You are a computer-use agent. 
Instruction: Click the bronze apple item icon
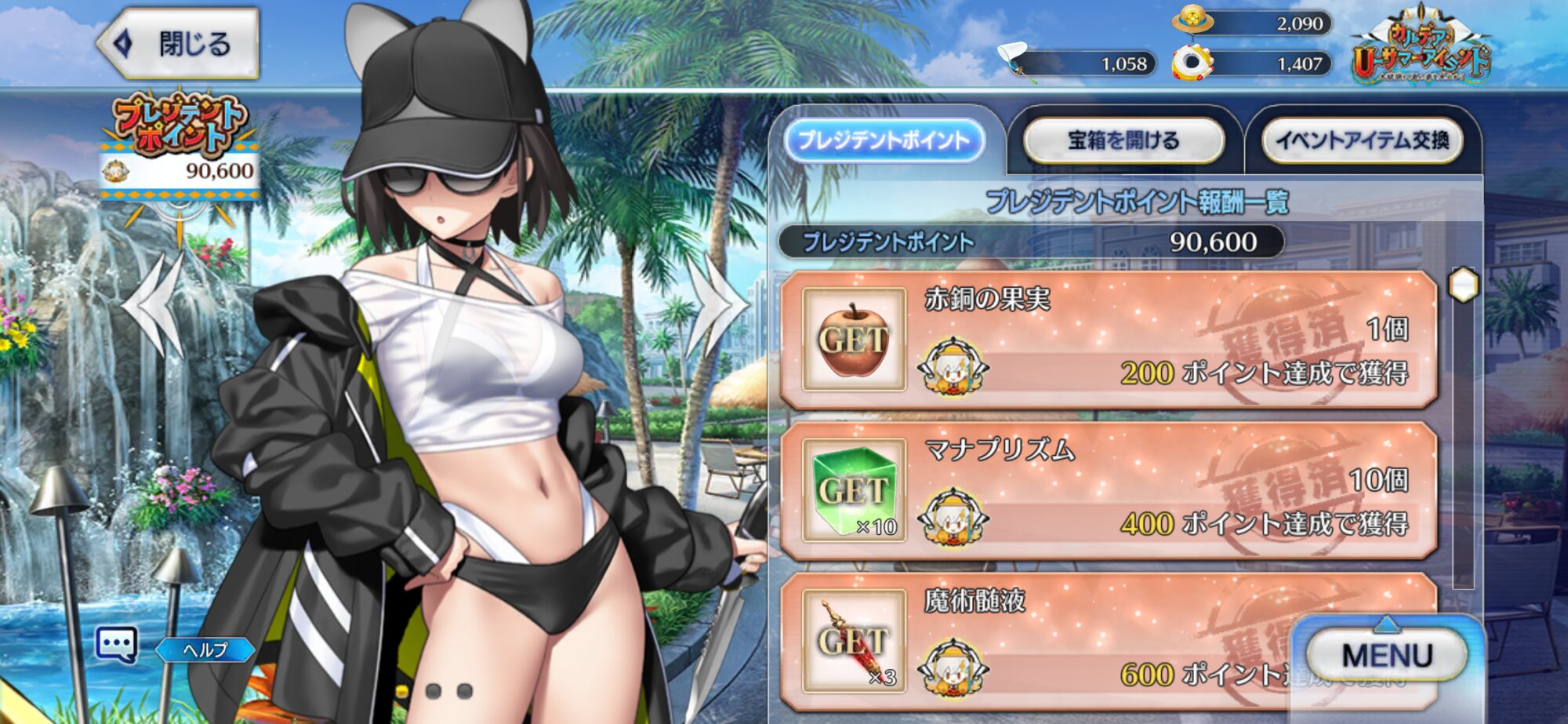[854, 340]
